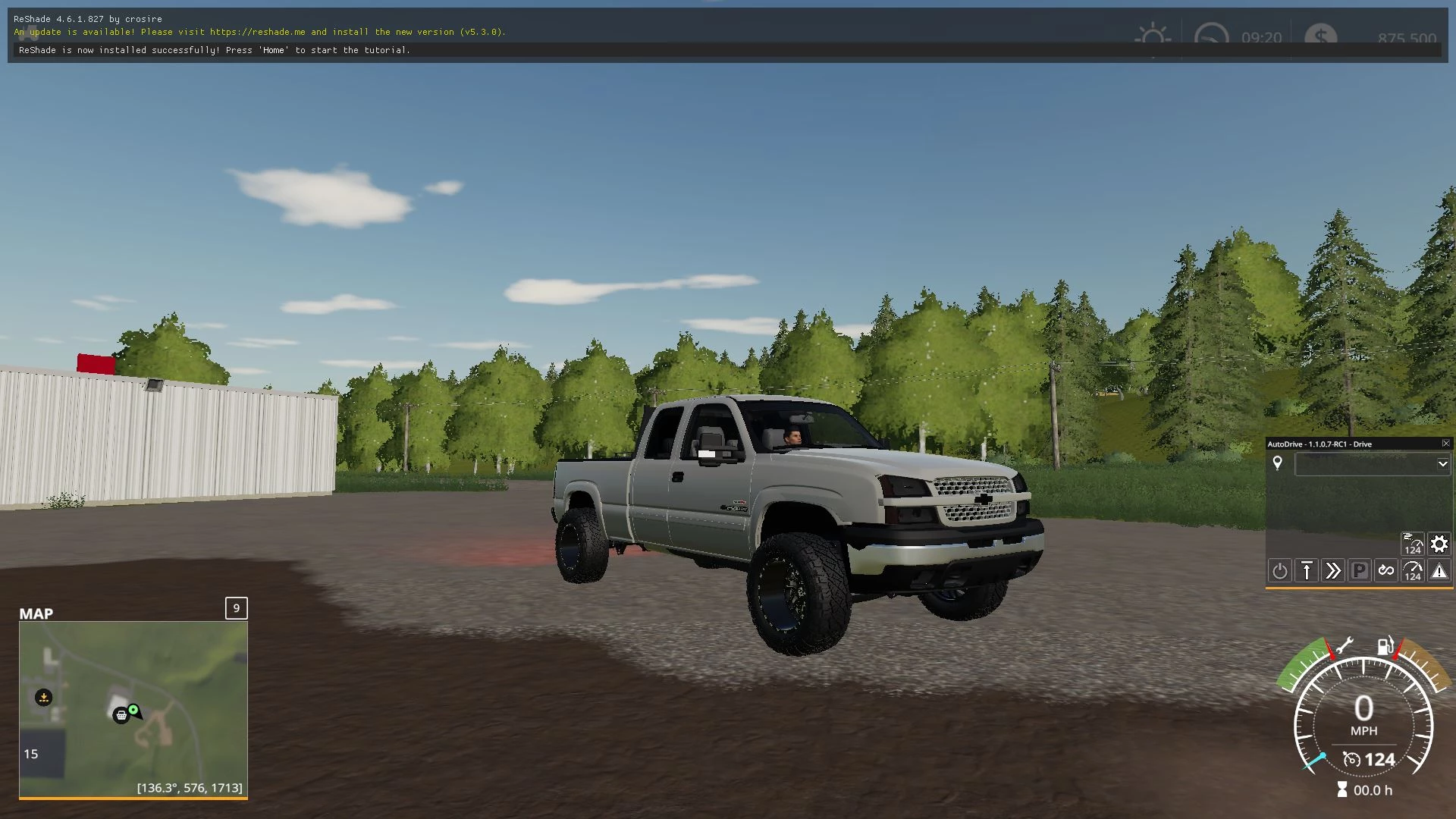This screenshot has width=1456, height=819.
Task: Toggle the AutoDrive loop mode button
Action: coord(1386,571)
